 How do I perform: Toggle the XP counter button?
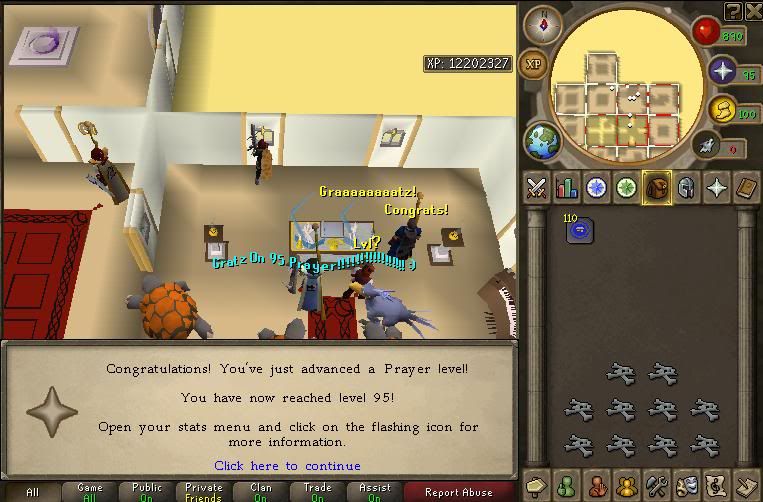(534, 64)
